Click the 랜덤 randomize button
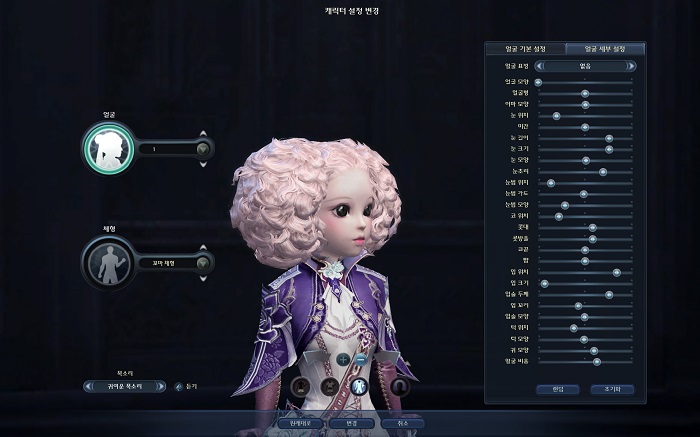700x437 pixels. 558,388
